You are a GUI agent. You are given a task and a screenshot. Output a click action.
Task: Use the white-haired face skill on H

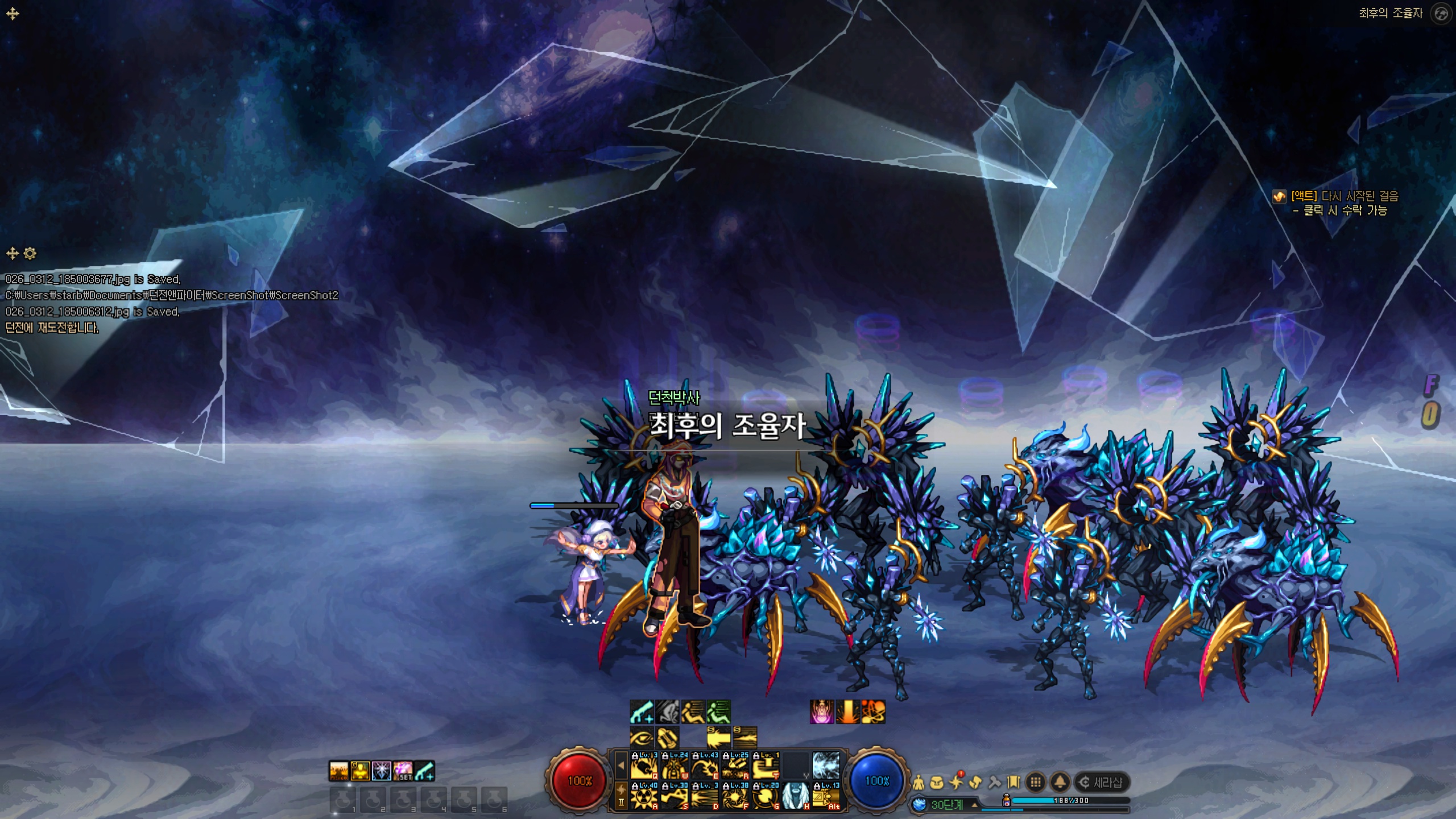click(796, 796)
